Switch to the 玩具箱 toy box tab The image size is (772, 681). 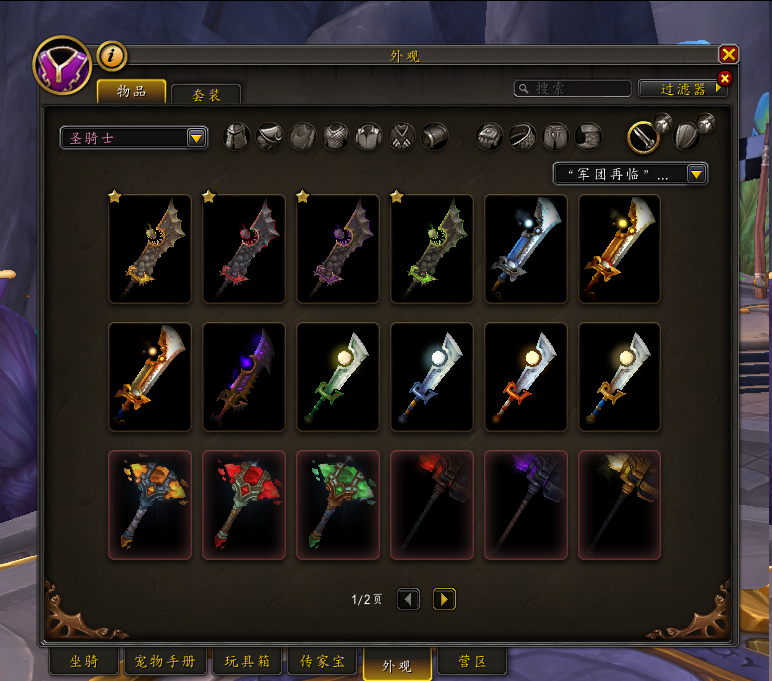click(x=246, y=662)
